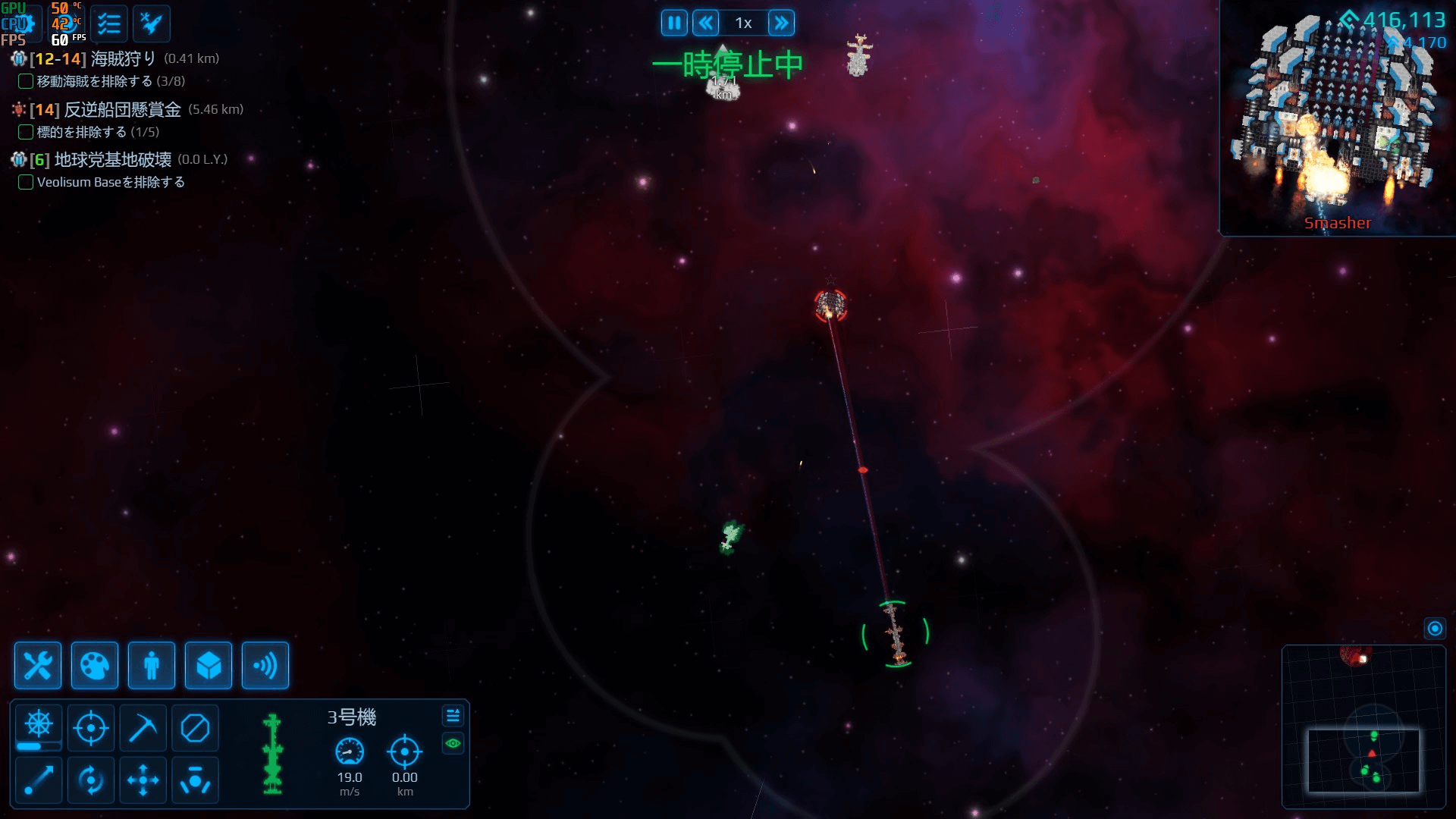Viewport: 1456px width, 819px height.
Task: Select the pickaxe mining tool
Action: click(x=143, y=727)
